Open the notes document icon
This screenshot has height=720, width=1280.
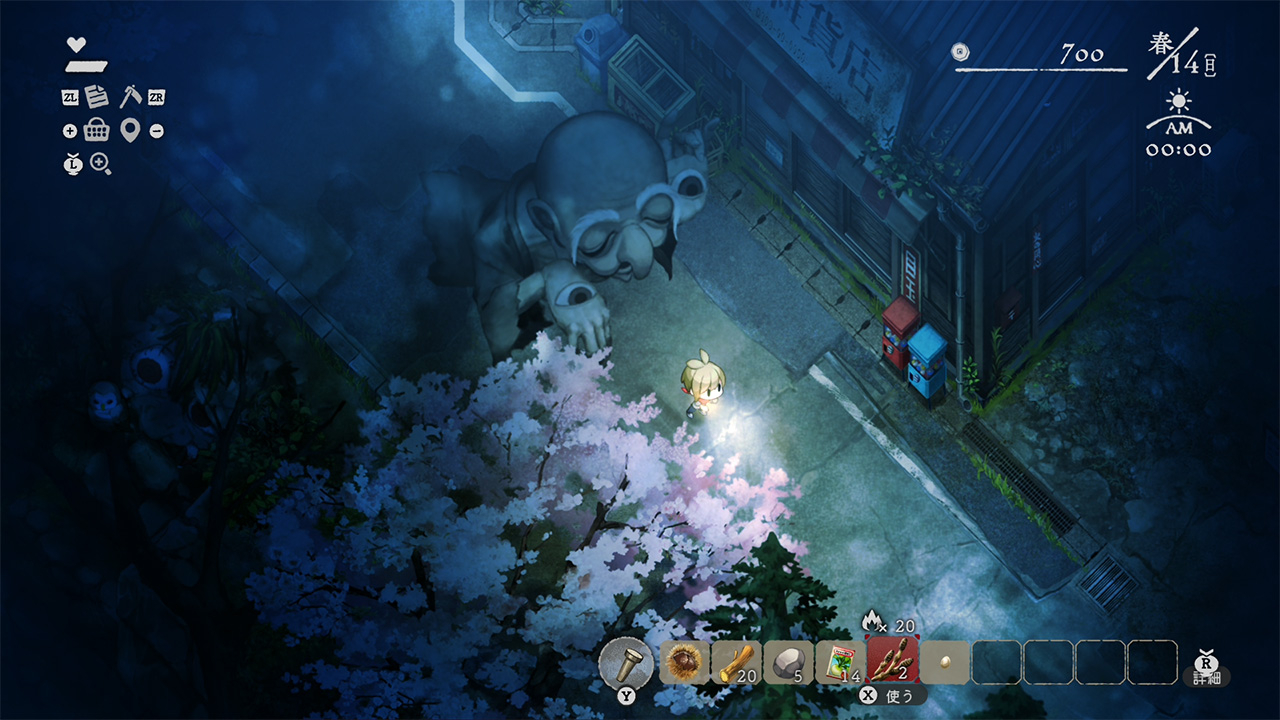tap(97, 97)
